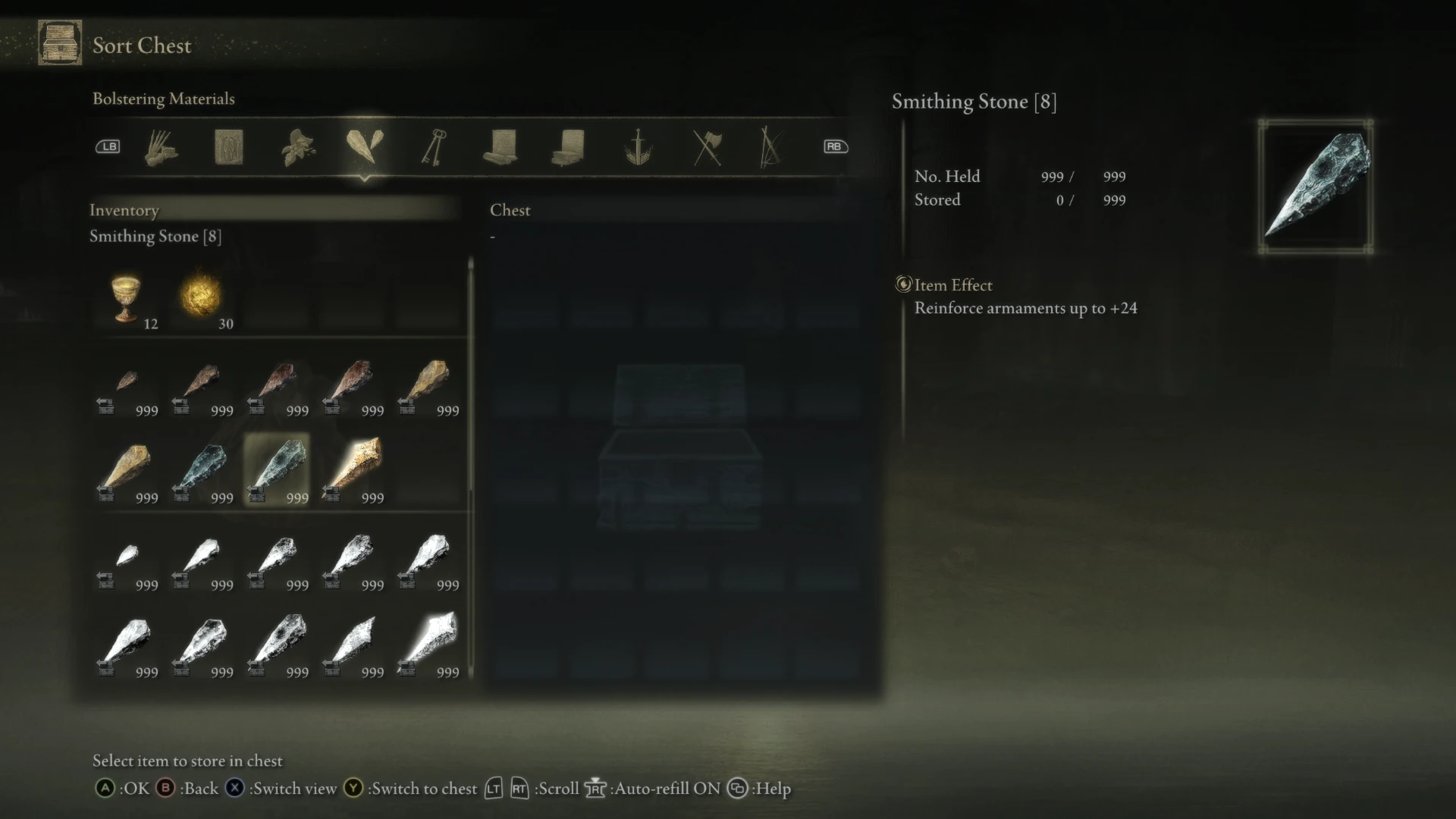Select the smithing stones category icon
This screenshot has height=819, width=1456.
pyautogui.click(x=367, y=146)
